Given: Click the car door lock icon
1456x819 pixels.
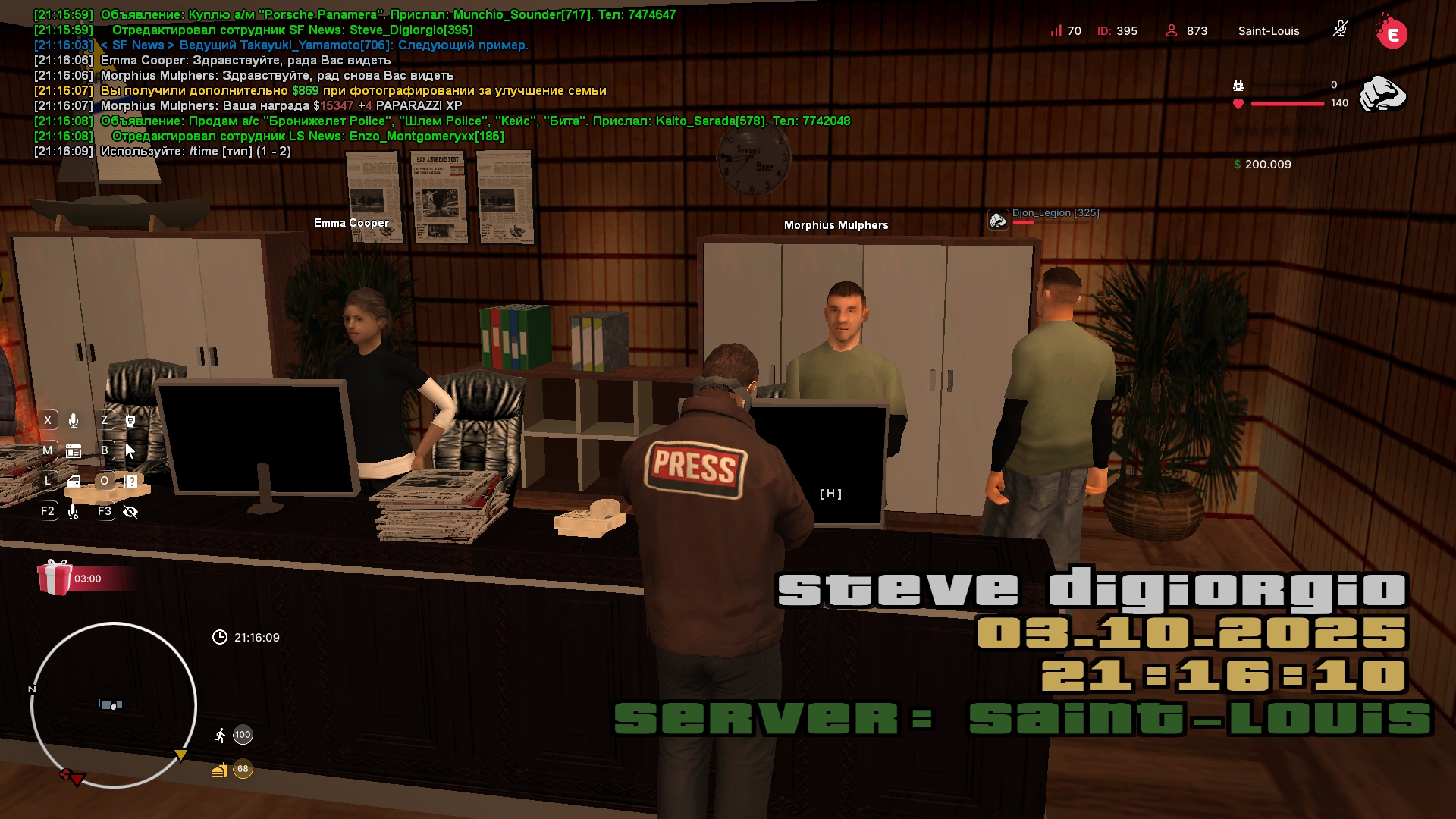Looking at the screenshot, I should (x=74, y=482).
